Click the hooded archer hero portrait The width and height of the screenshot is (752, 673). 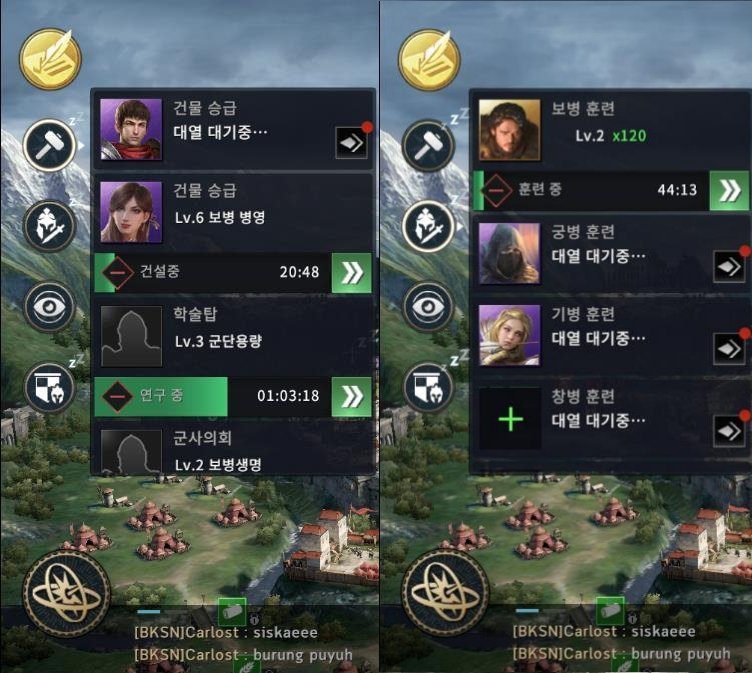[x=510, y=253]
